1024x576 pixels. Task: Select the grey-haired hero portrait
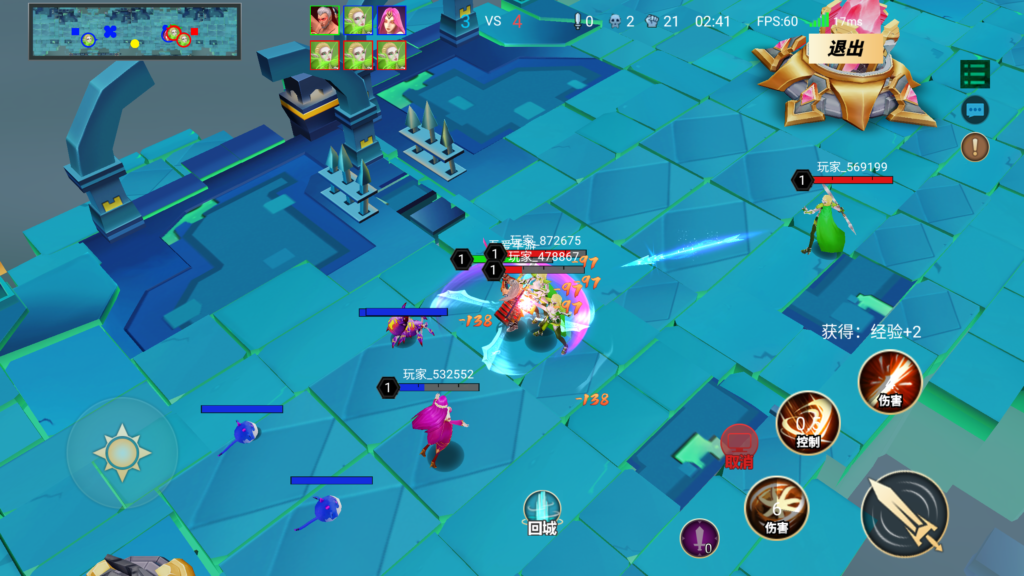pyautogui.click(x=325, y=20)
